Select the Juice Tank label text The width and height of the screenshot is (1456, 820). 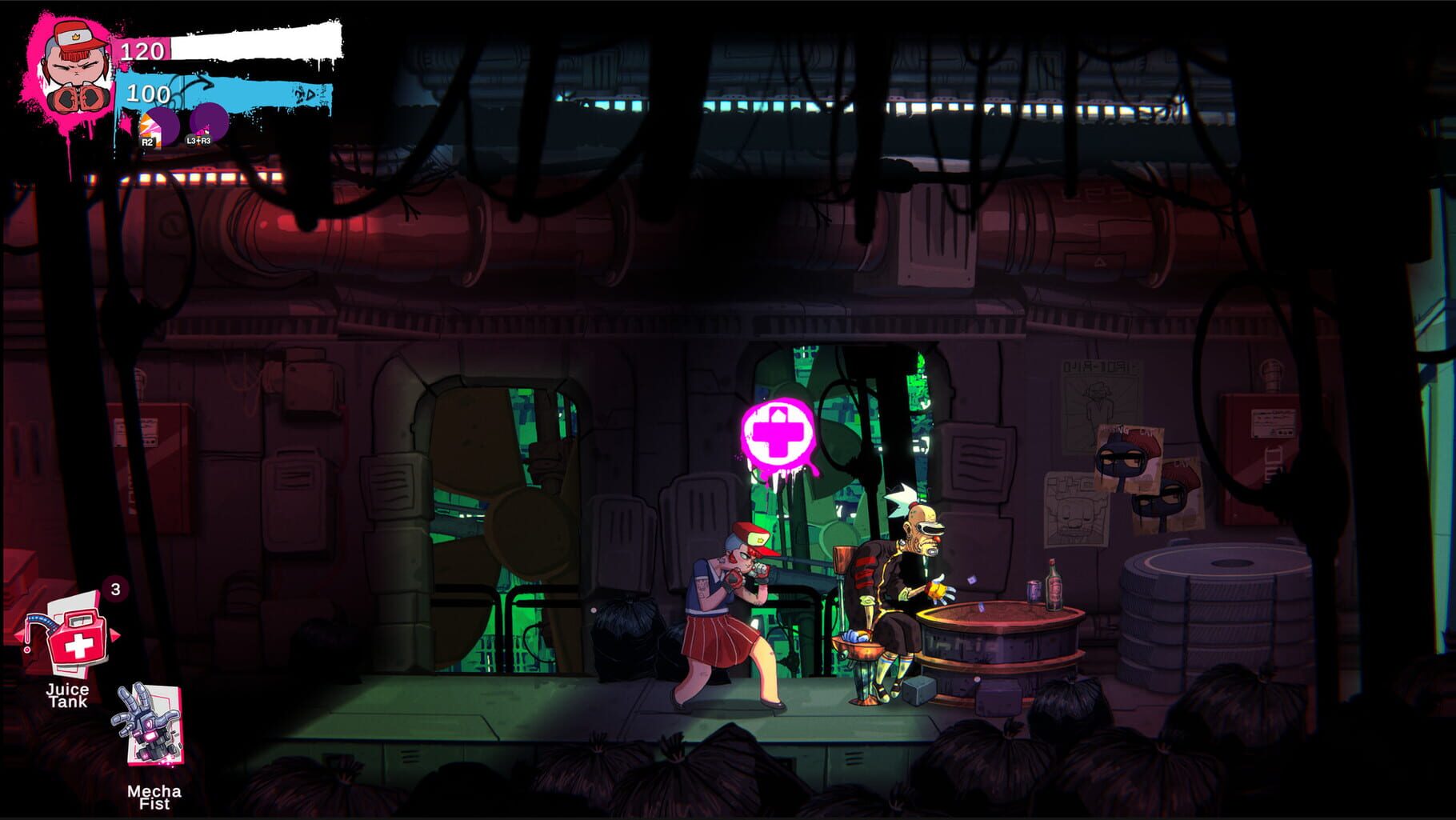69,694
